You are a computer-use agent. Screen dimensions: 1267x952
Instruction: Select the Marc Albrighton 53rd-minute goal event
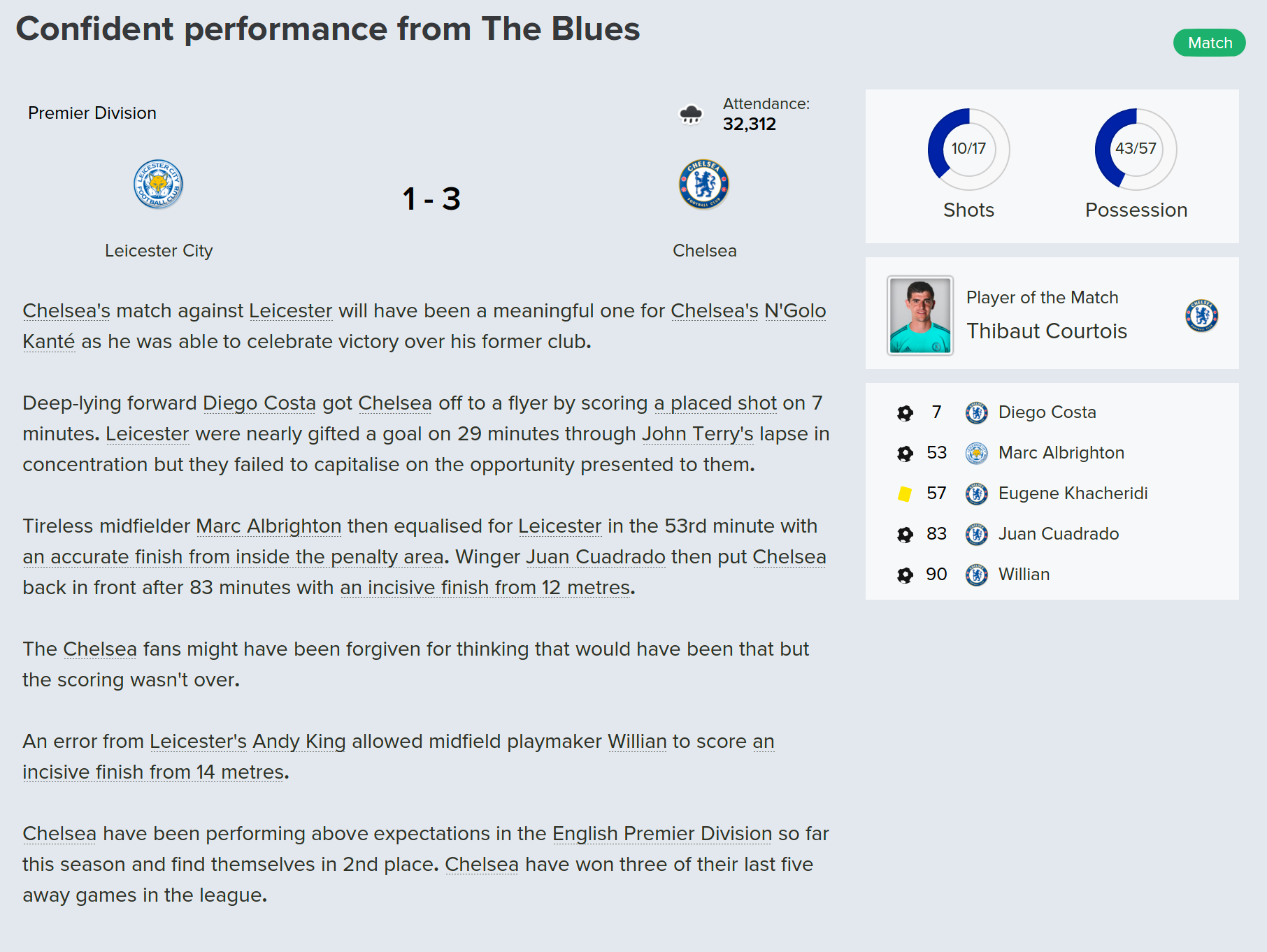pos(1061,453)
